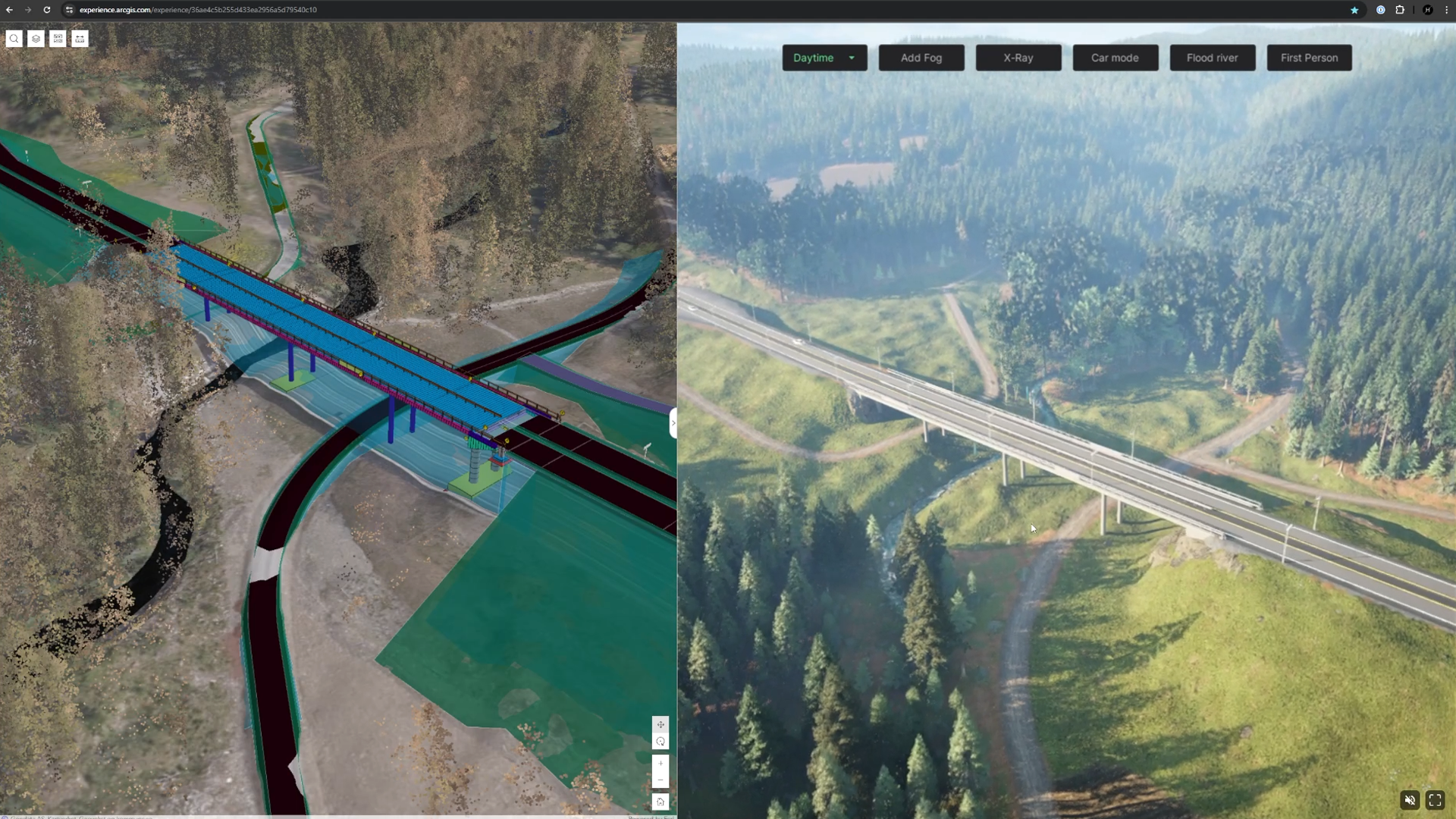Open the Daytime dropdown
Screen dimensions: 1456x819
pos(824,58)
